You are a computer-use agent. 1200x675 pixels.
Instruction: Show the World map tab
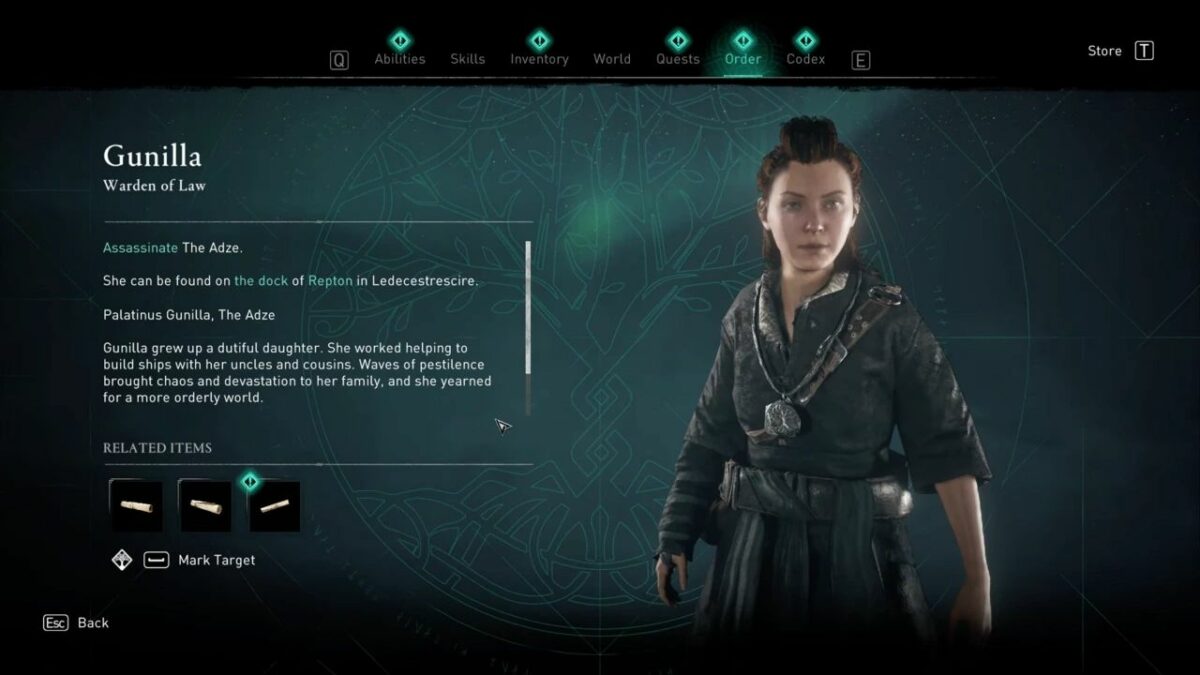pos(612,59)
